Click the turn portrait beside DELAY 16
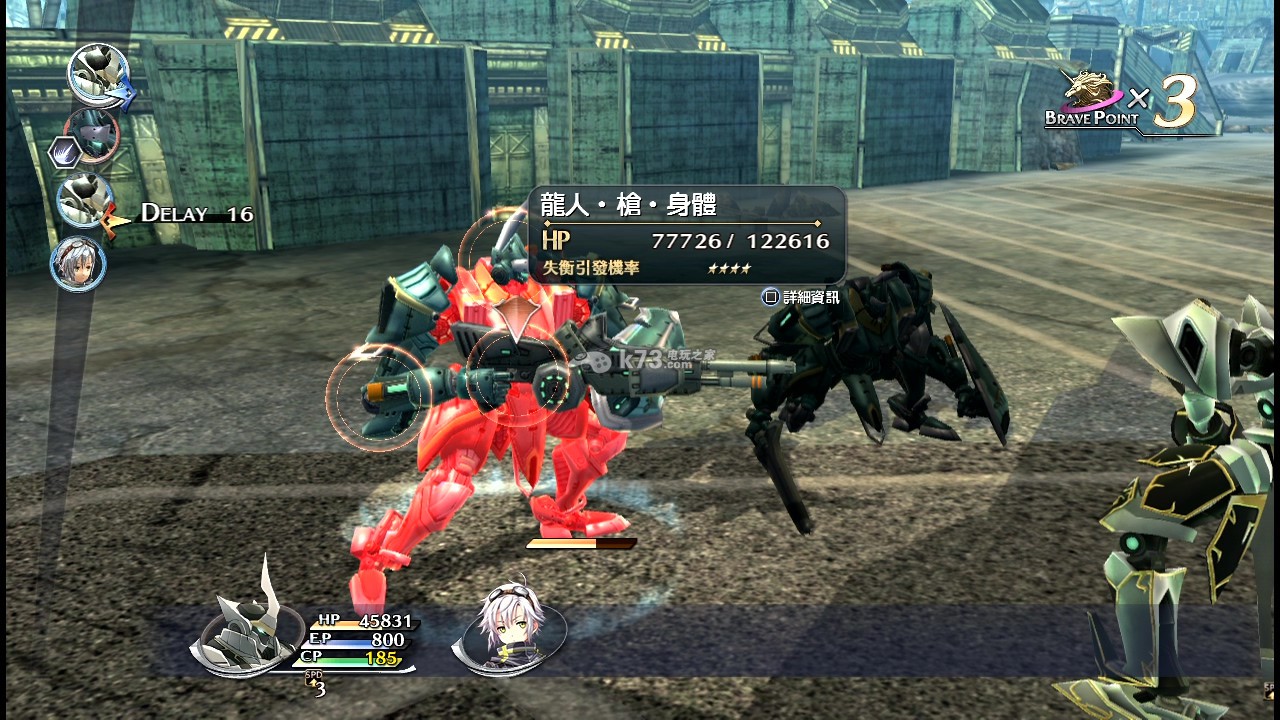Viewport: 1280px width, 720px height. pos(84,202)
